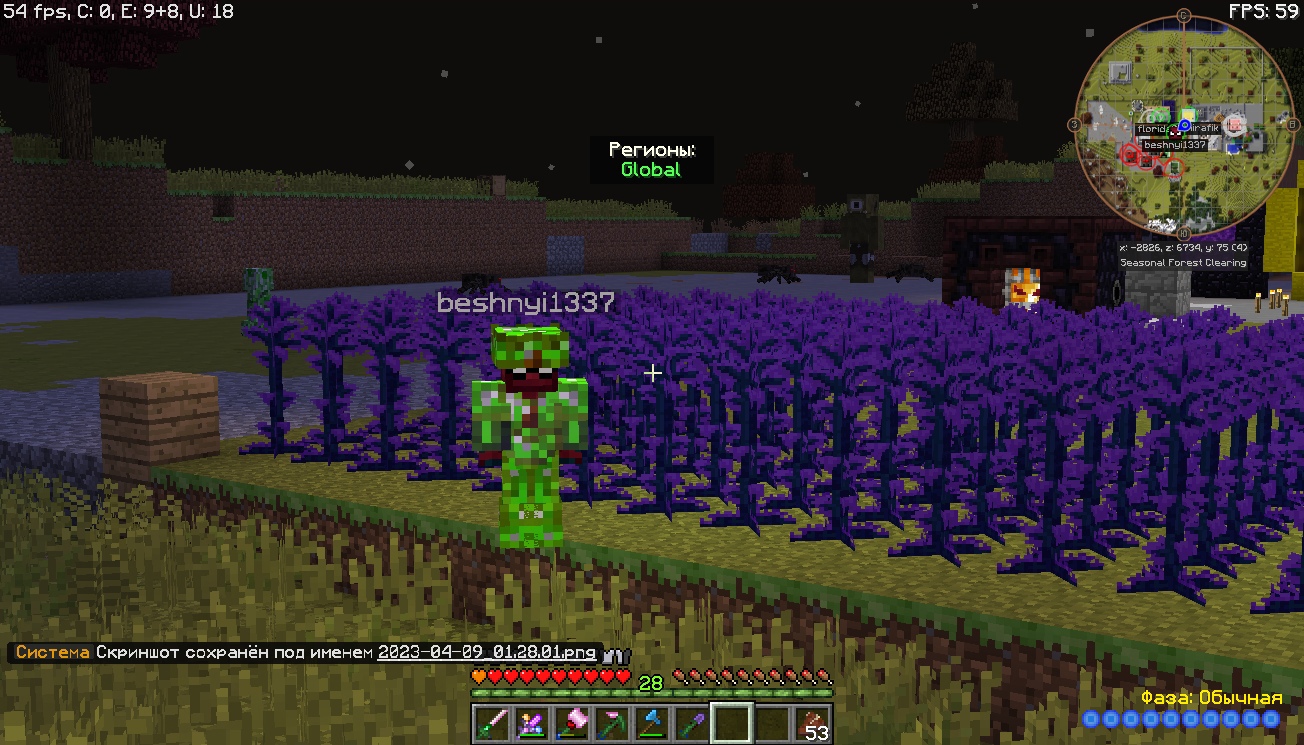
Task: Select the purple crystal sword hotbar slot
Action: (530, 723)
